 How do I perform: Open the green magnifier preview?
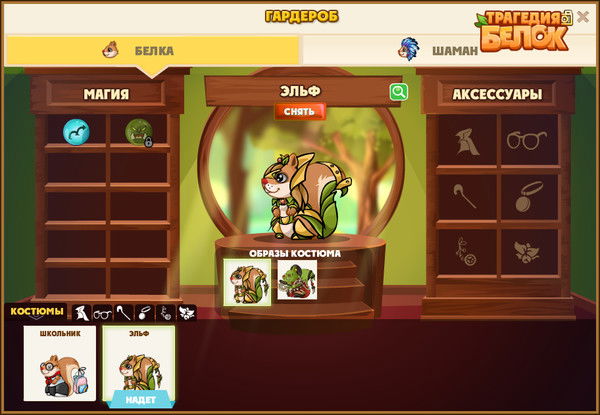[x=399, y=92]
